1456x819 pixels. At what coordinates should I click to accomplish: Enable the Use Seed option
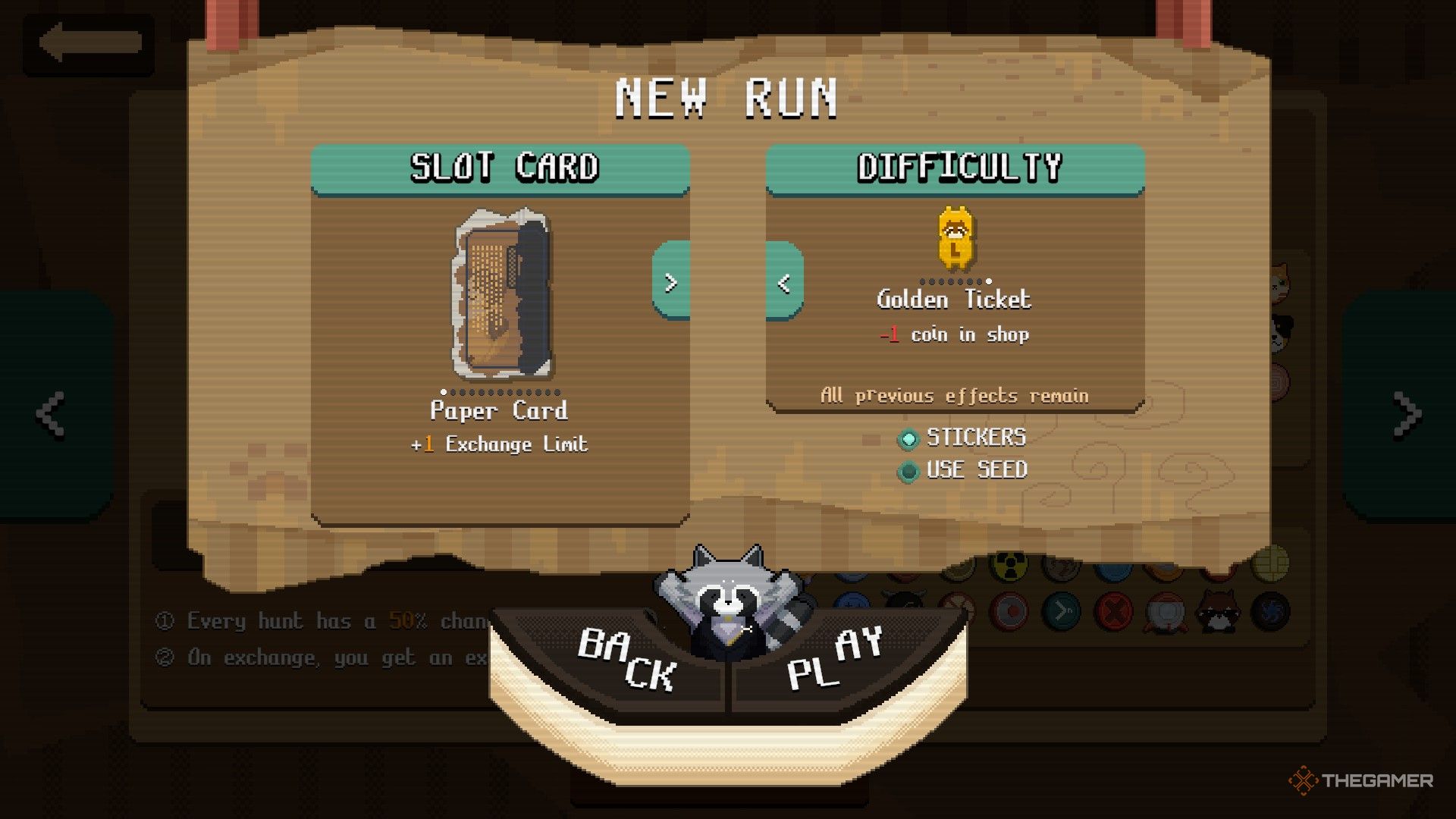coord(908,471)
